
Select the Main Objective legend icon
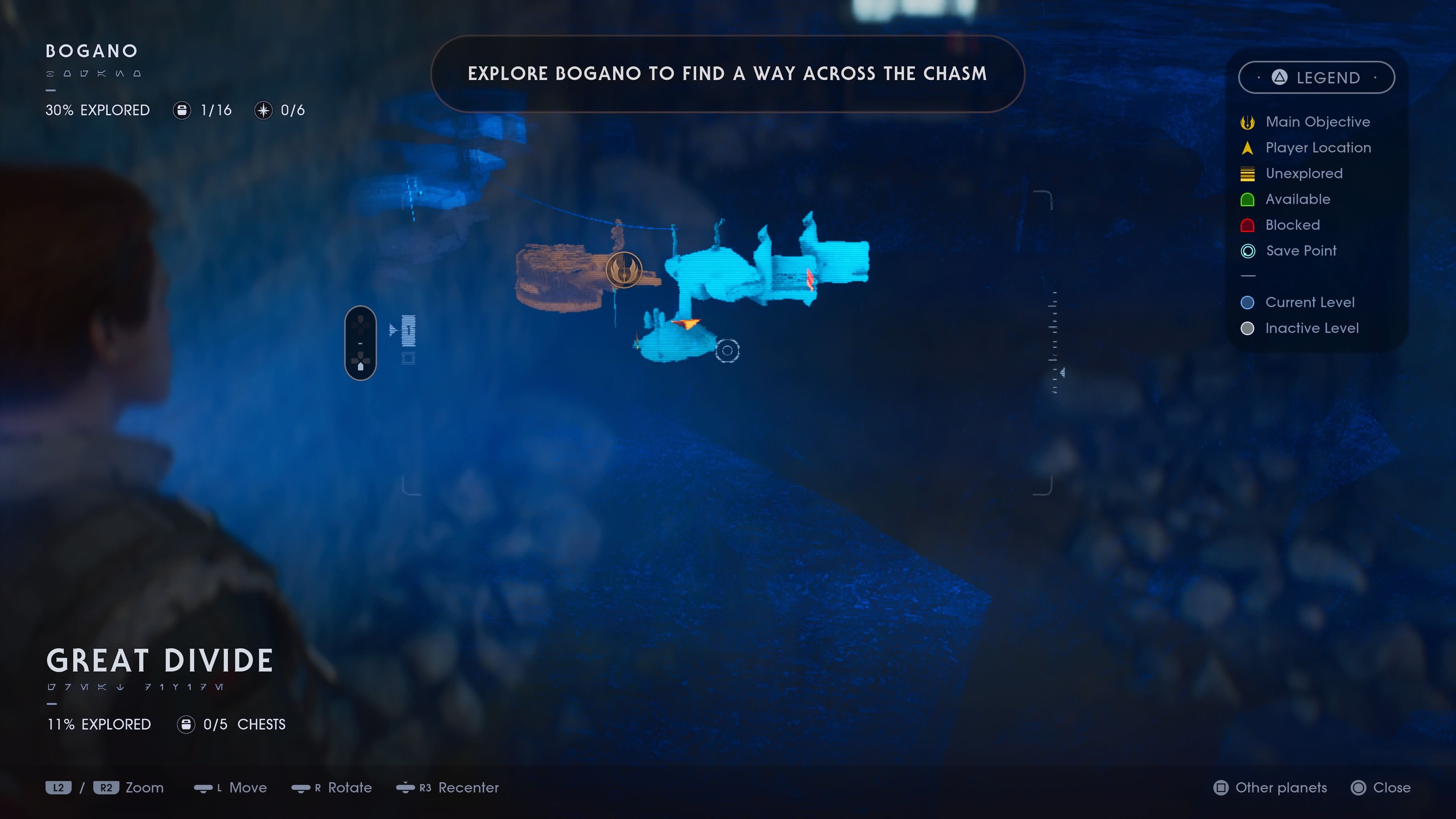tap(1247, 121)
